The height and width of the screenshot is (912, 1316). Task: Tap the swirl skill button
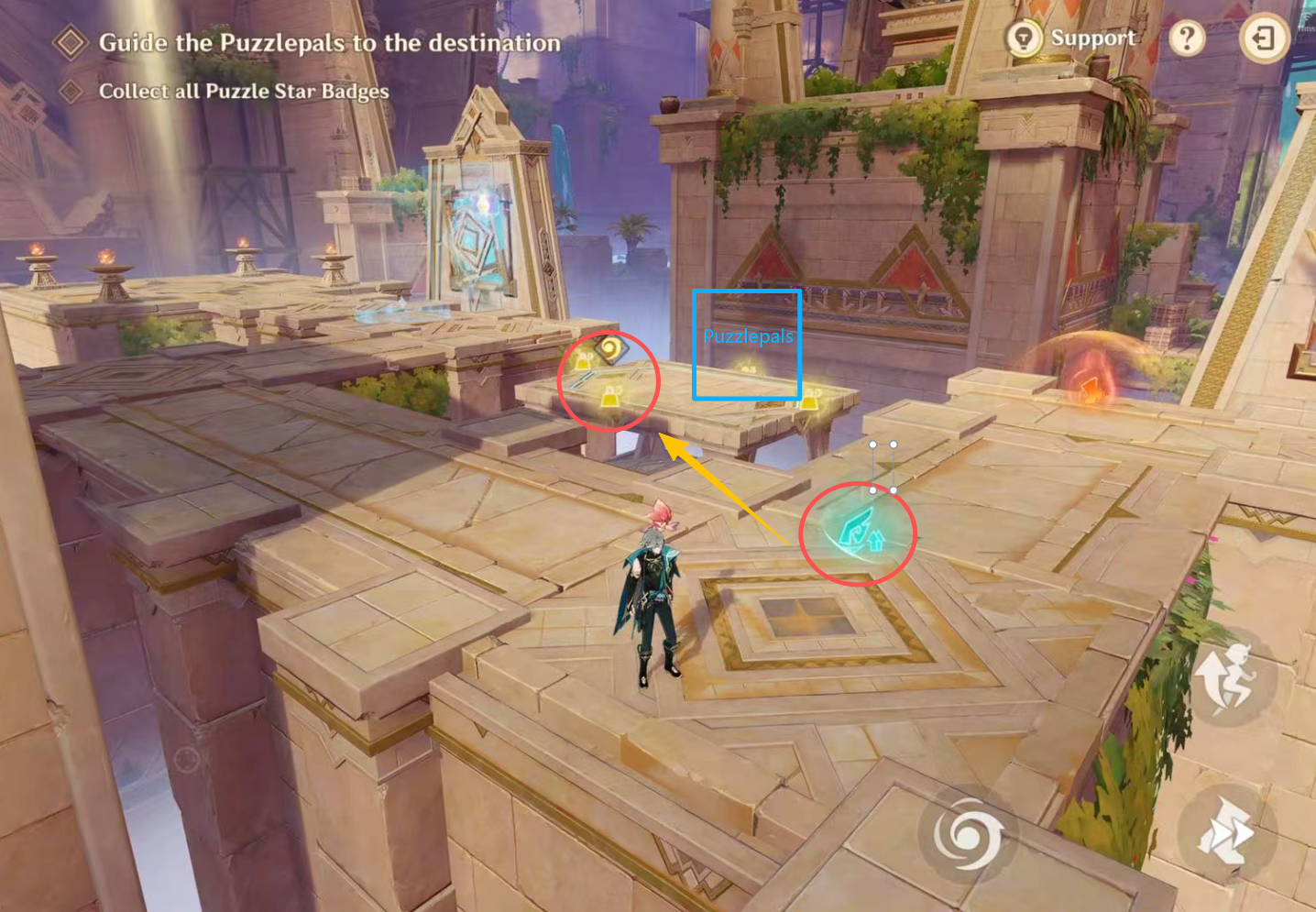coord(967,834)
